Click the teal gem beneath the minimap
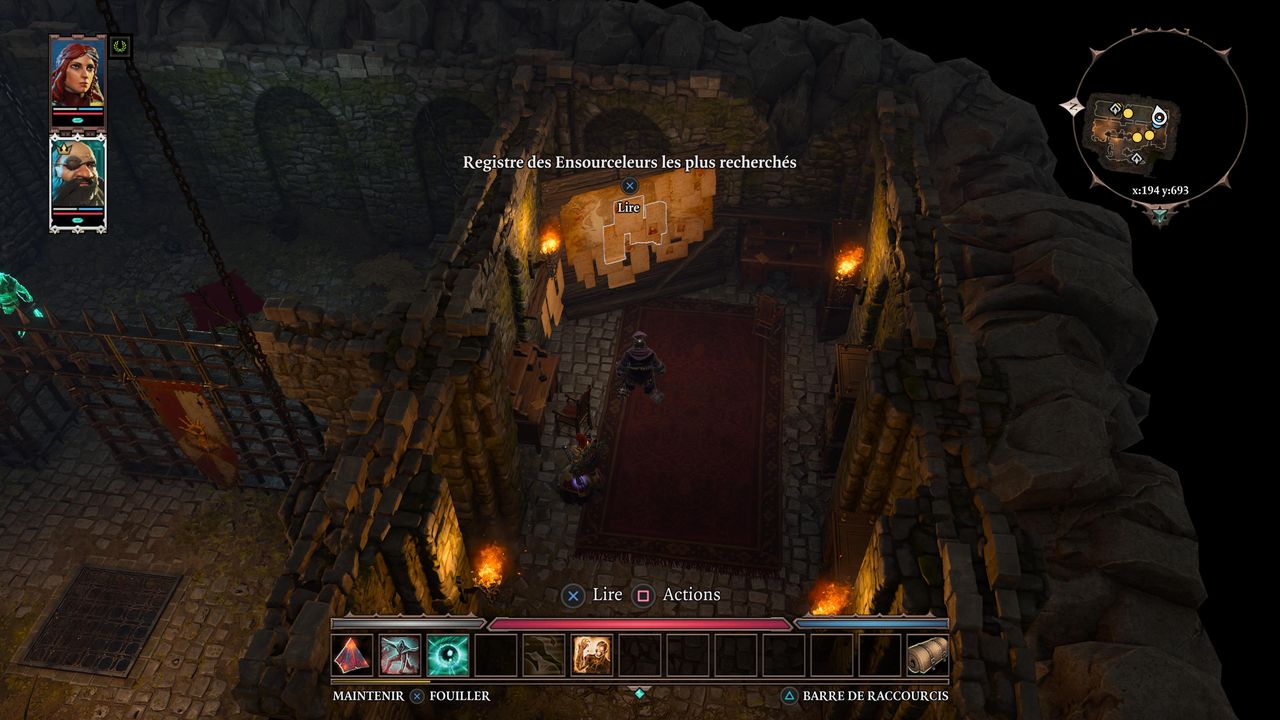Image resolution: width=1280 pixels, height=720 pixels. click(x=1160, y=214)
